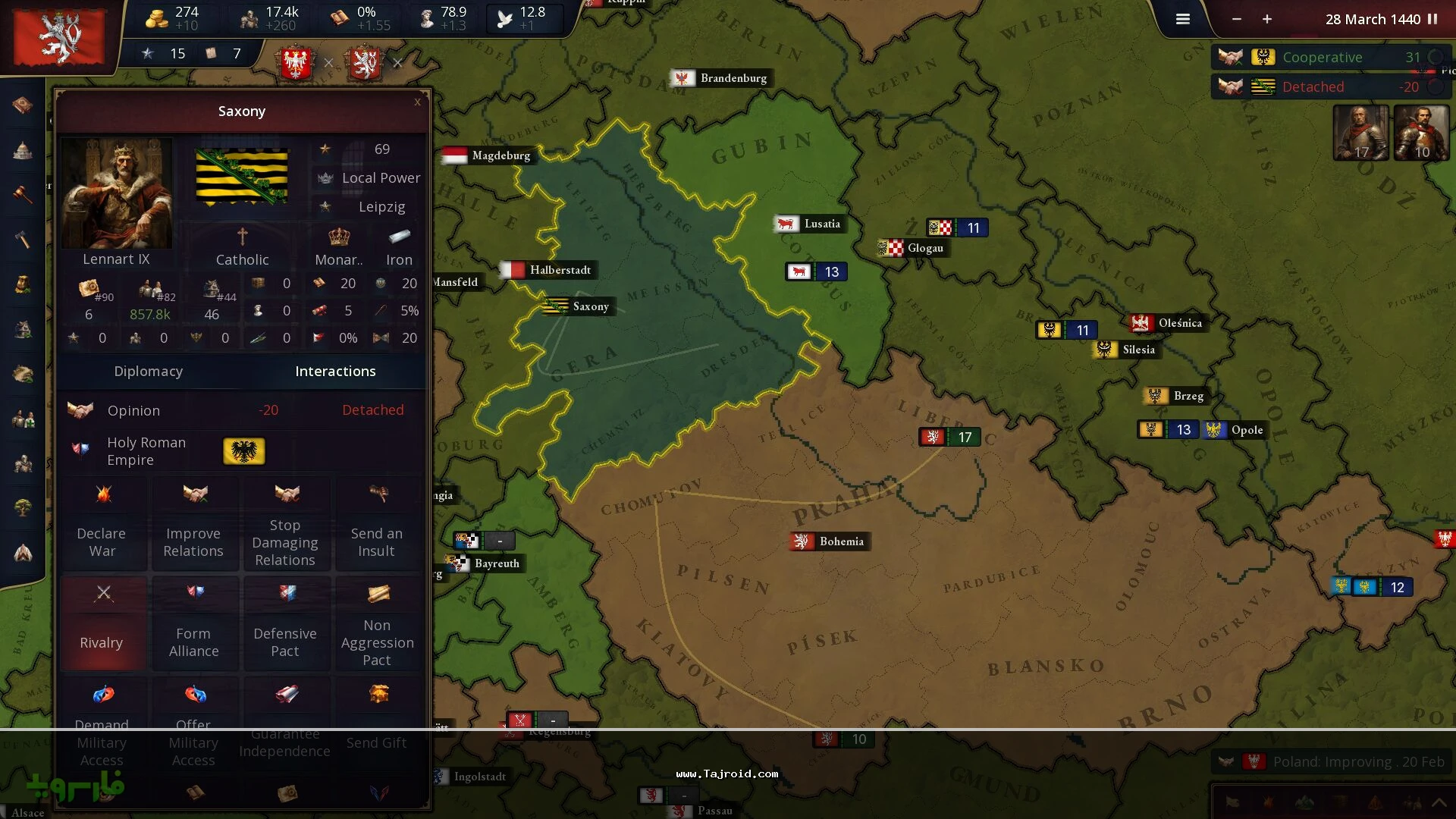Propose Form Alliance with Saxony
The width and height of the screenshot is (1456, 819).
tap(194, 623)
